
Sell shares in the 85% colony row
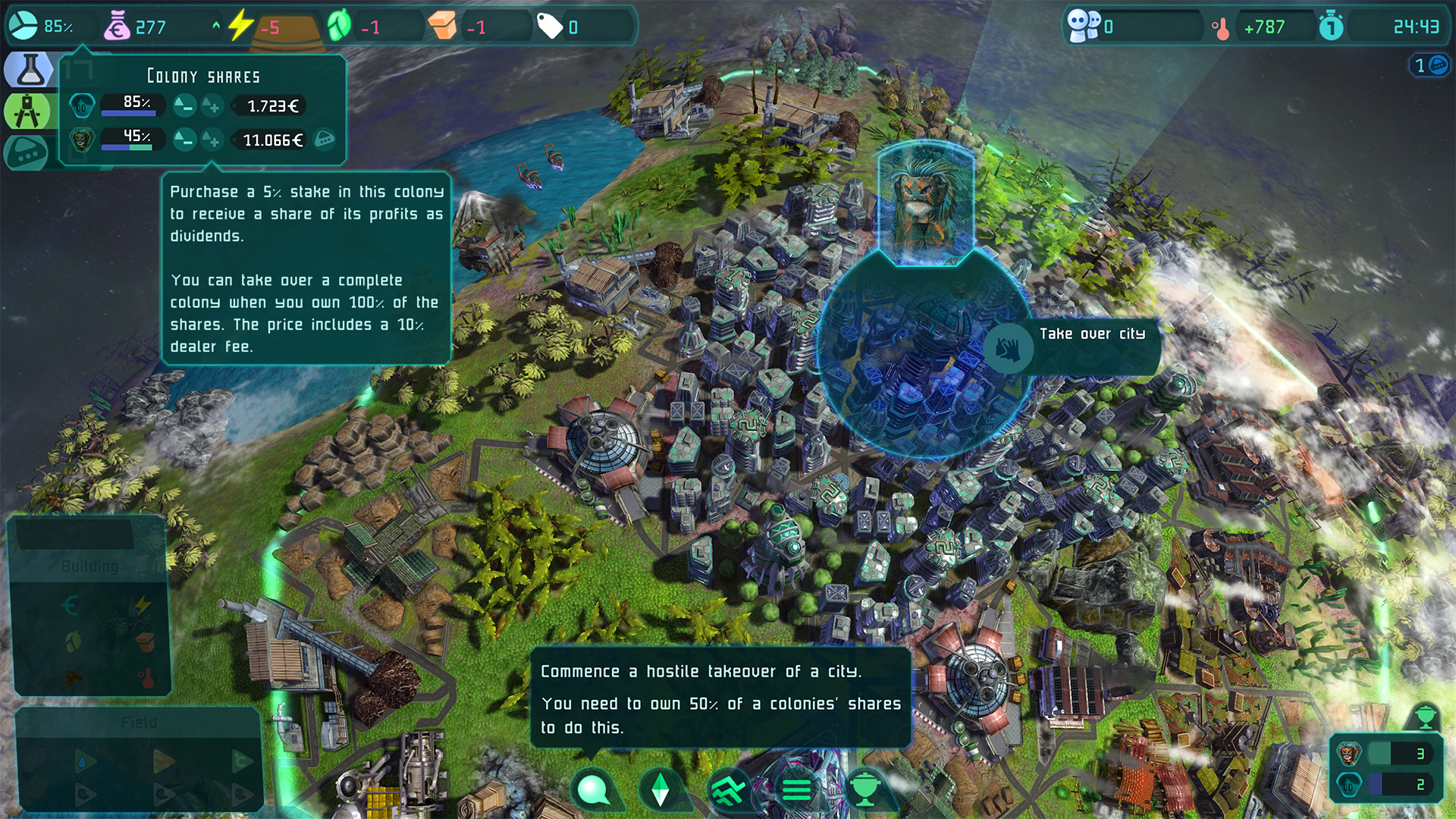click(x=184, y=106)
